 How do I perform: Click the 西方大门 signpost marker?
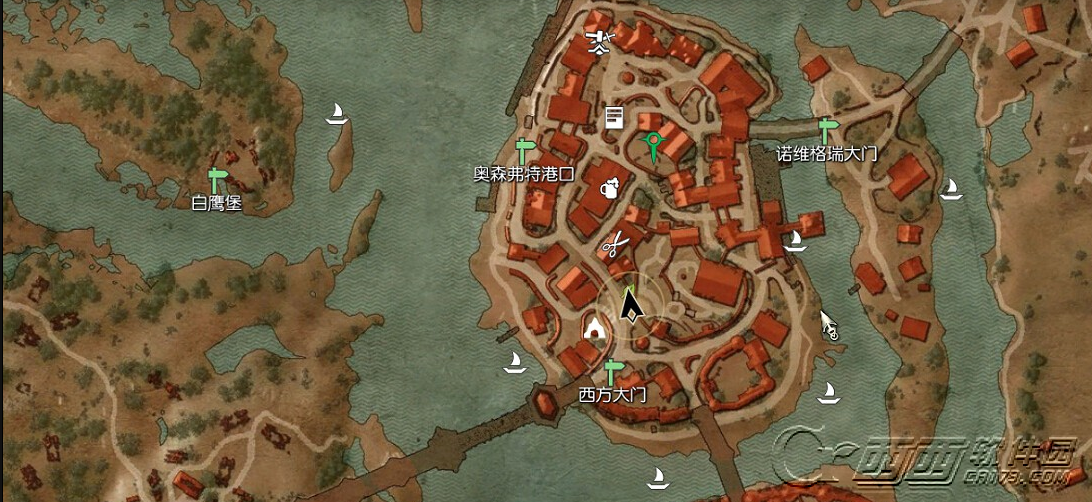[x=612, y=372]
